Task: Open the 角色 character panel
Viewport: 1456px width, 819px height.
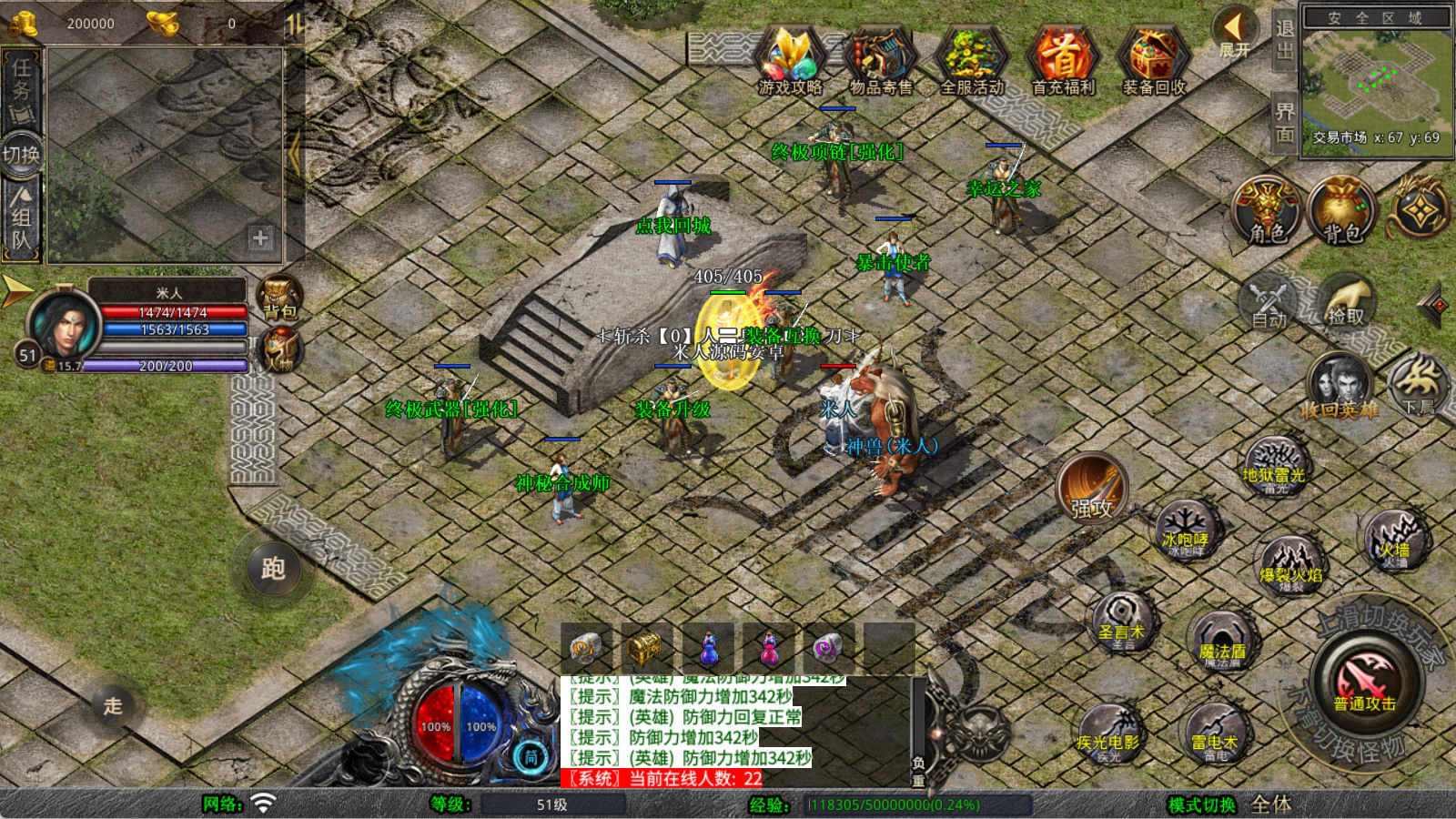Action: click(x=1267, y=211)
